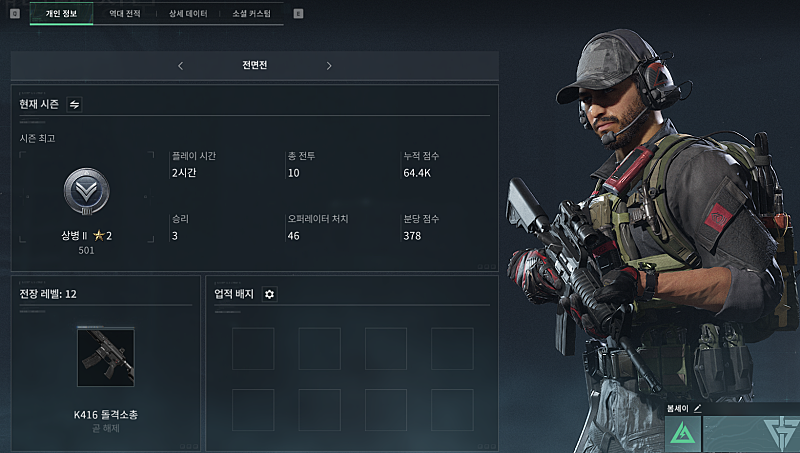800x453 pixels.
Task: Click the right arrow beside 전면전
Action: [x=329, y=66]
